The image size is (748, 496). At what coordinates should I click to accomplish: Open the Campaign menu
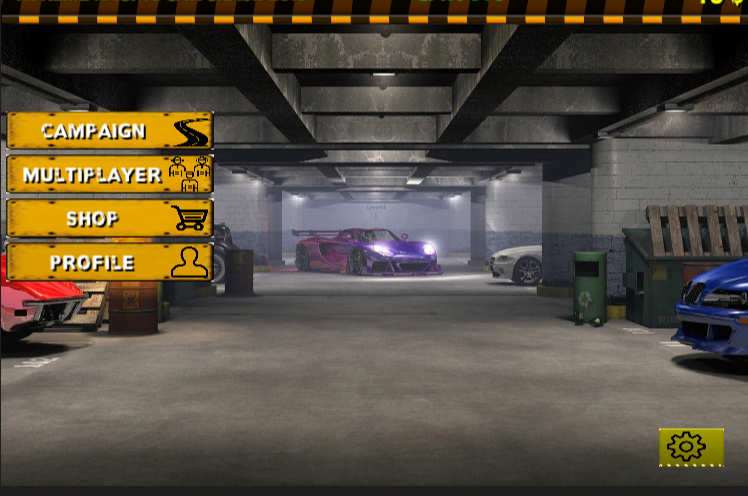point(110,131)
